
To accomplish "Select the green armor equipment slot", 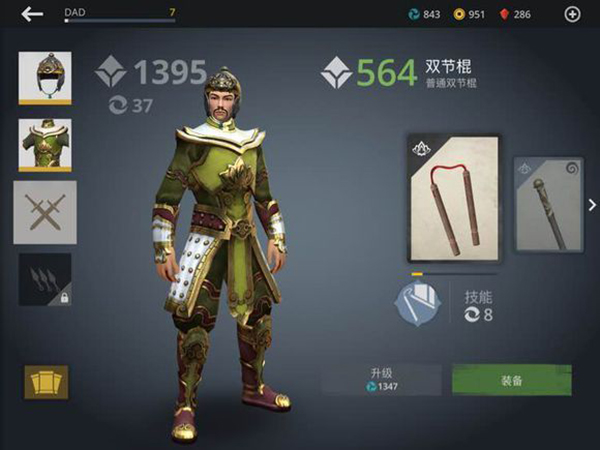I will (x=45, y=146).
